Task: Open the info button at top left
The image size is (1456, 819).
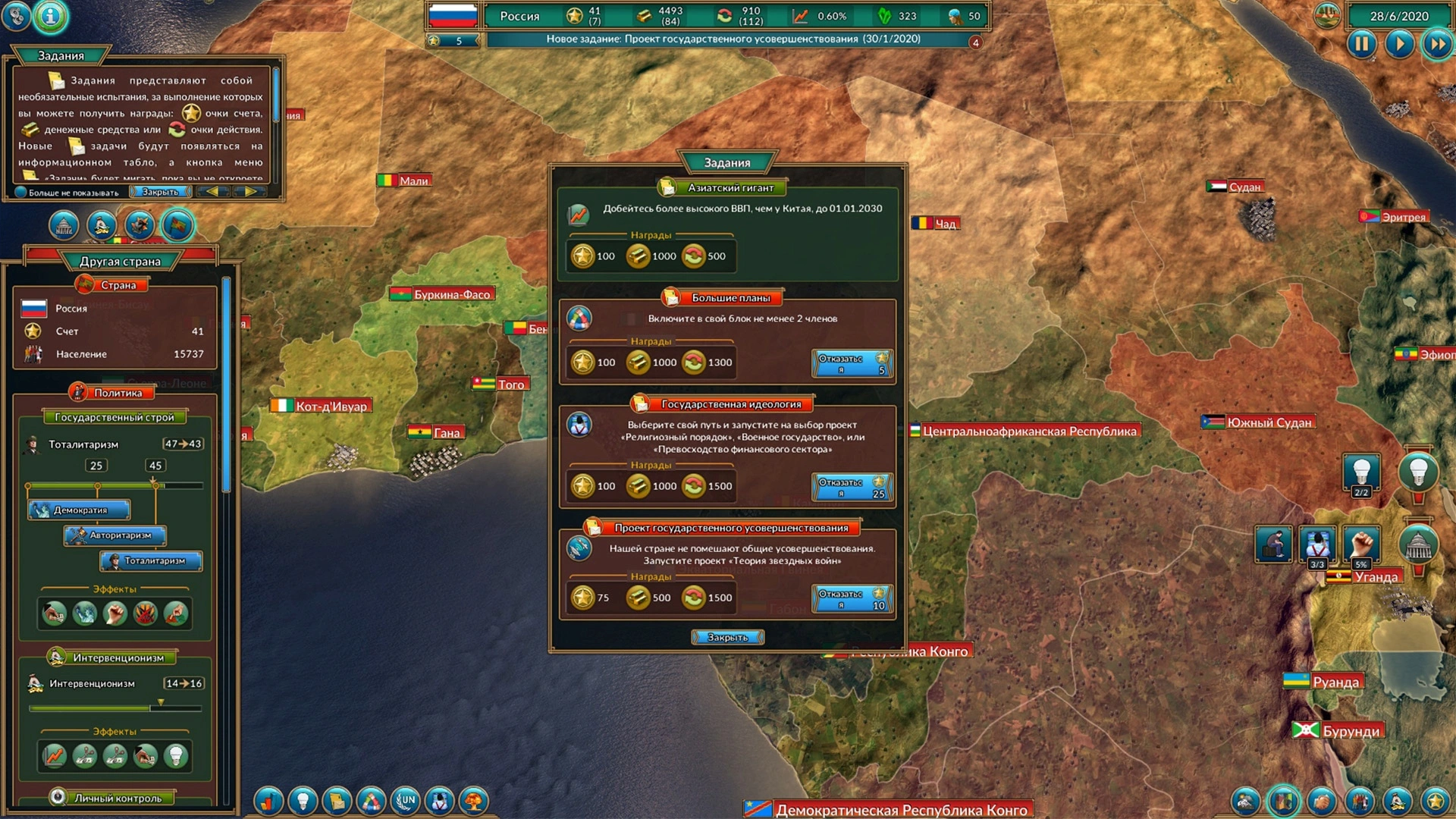Action: pyautogui.click(x=51, y=16)
